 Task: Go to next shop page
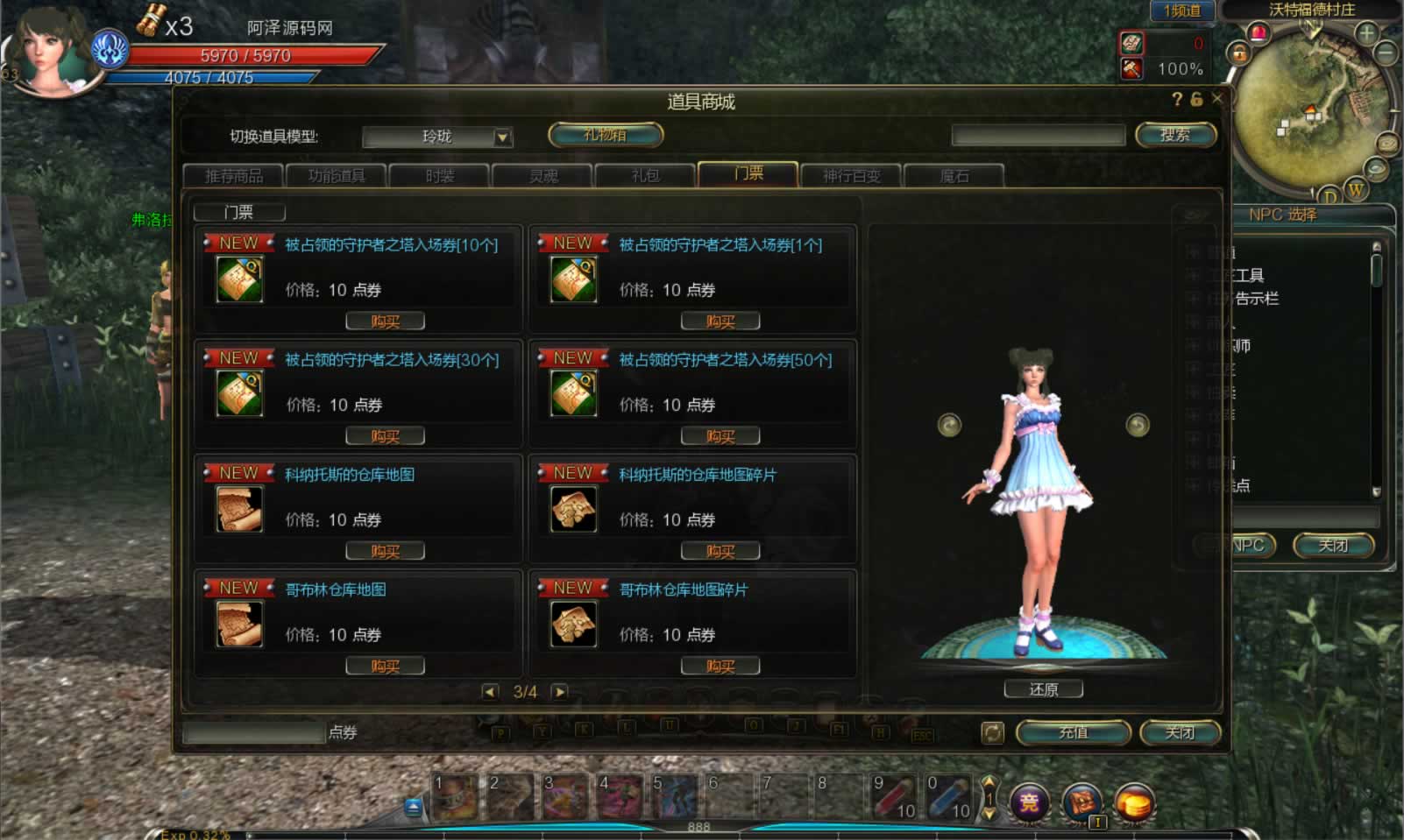(559, 692)
